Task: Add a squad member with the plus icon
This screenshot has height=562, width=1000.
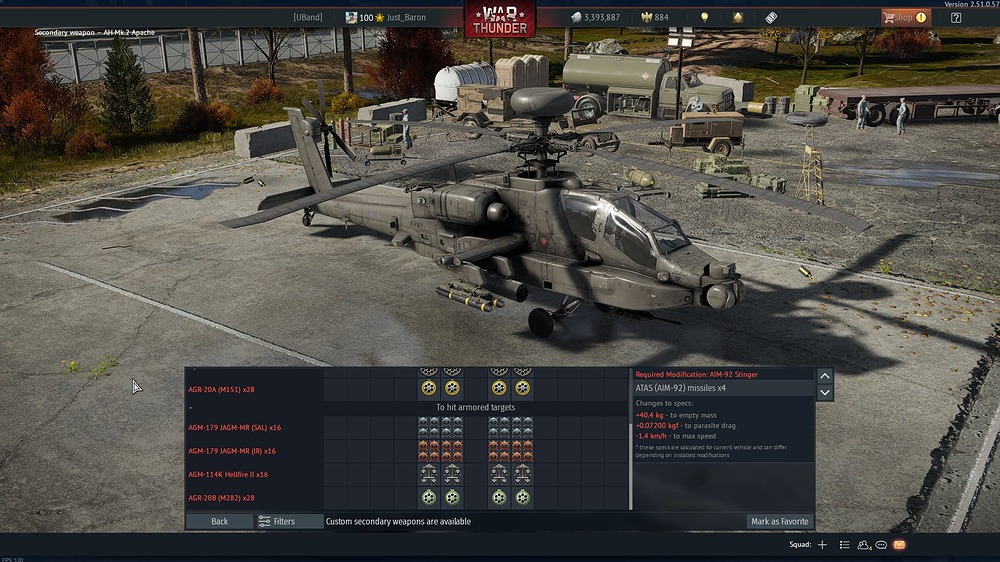Action: coord(822,545)
